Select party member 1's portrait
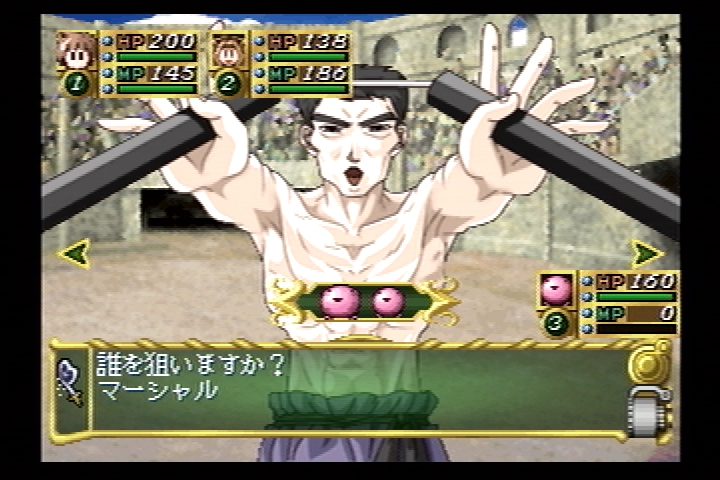 tap(76, 50)
